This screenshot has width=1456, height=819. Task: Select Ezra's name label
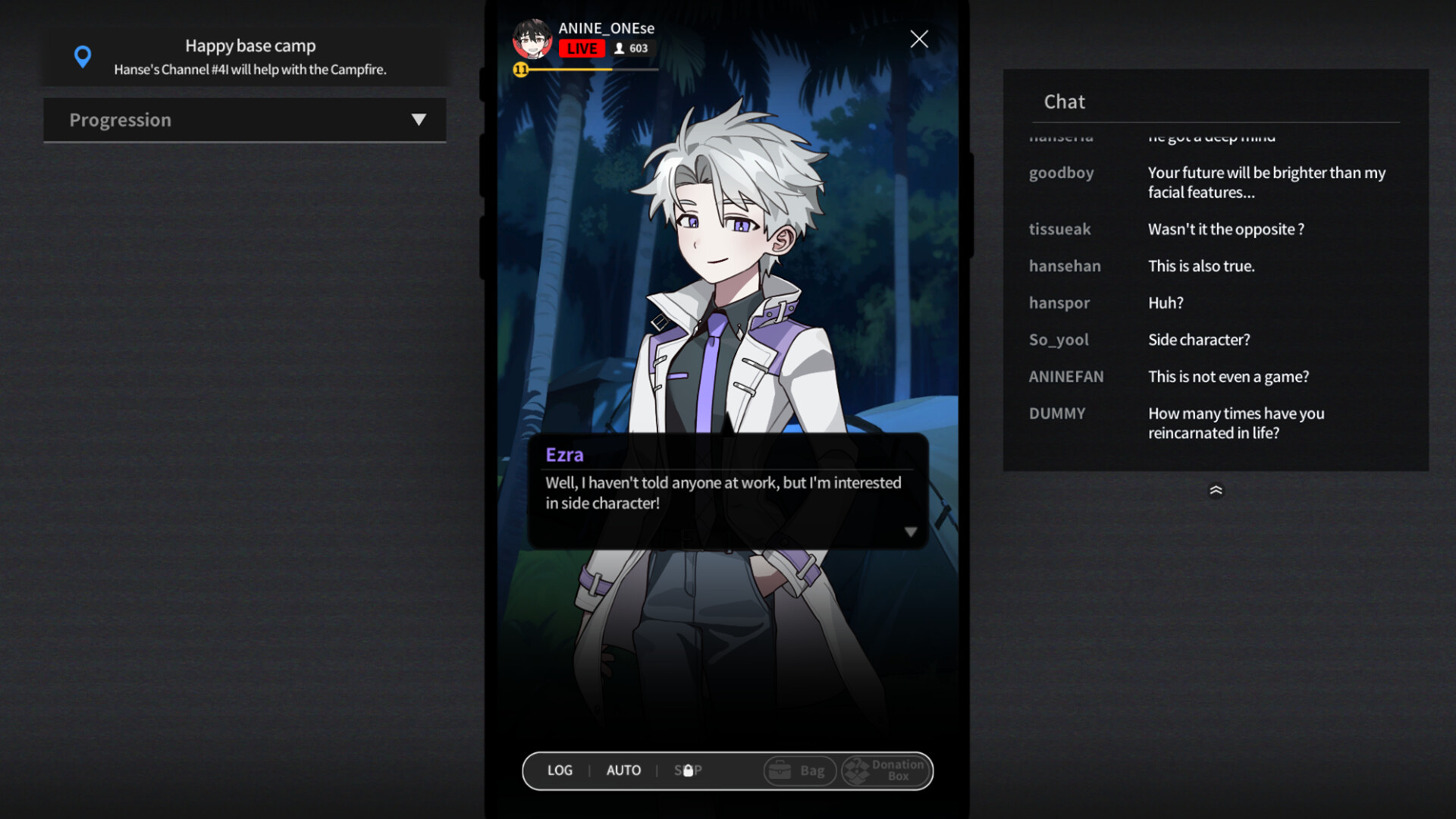point(563,454)
